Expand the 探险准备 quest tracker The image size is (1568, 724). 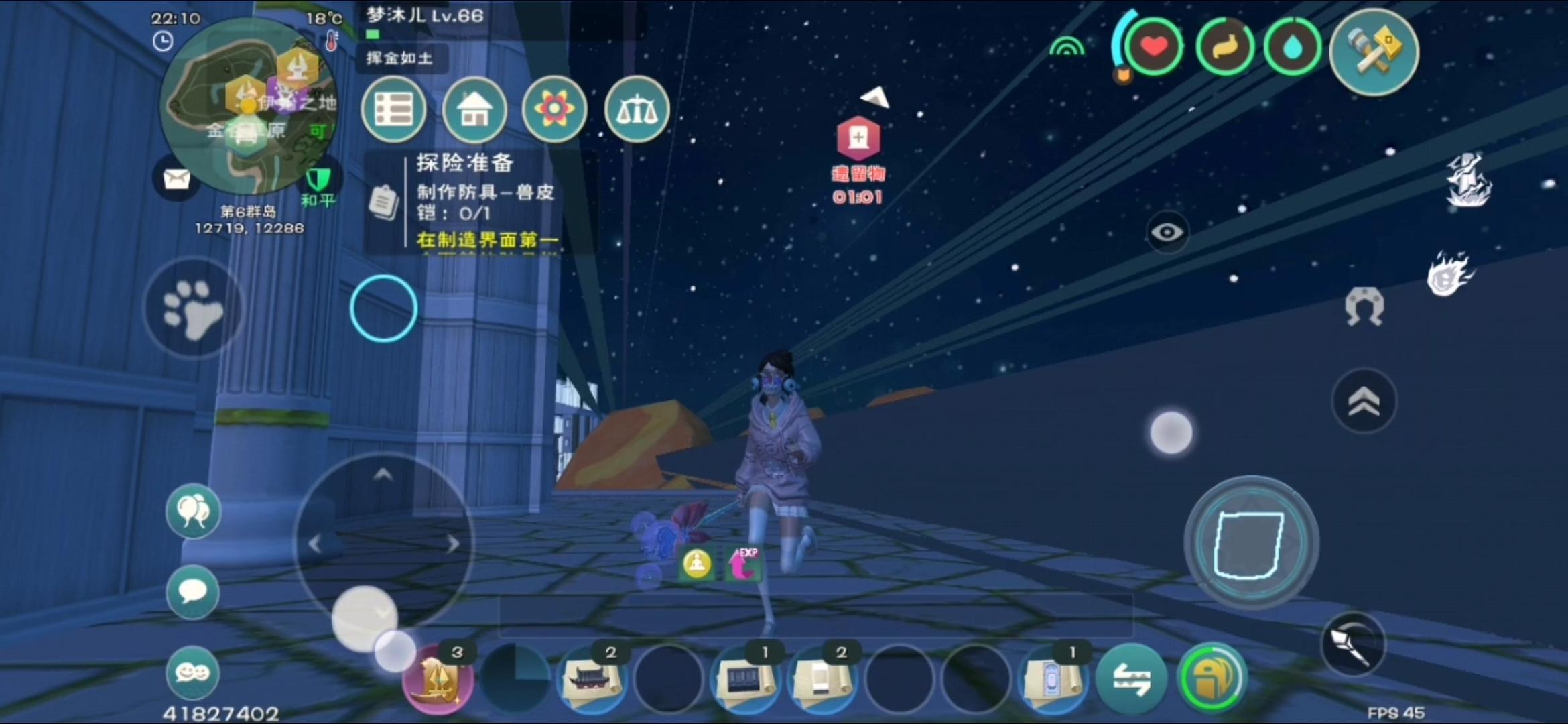point(467,163)
